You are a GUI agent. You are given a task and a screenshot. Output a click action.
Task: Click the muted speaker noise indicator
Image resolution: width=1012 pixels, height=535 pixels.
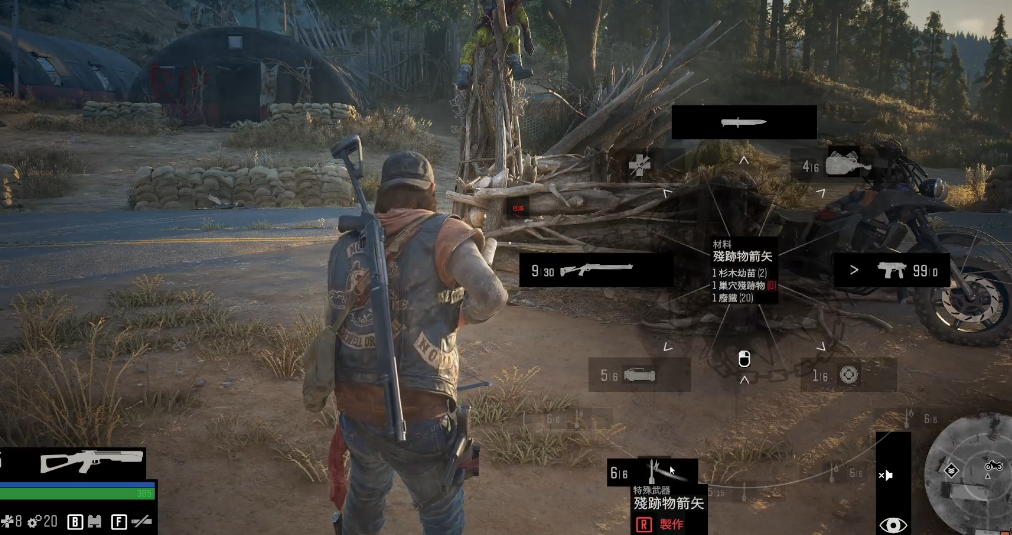(x=887, y=475)
